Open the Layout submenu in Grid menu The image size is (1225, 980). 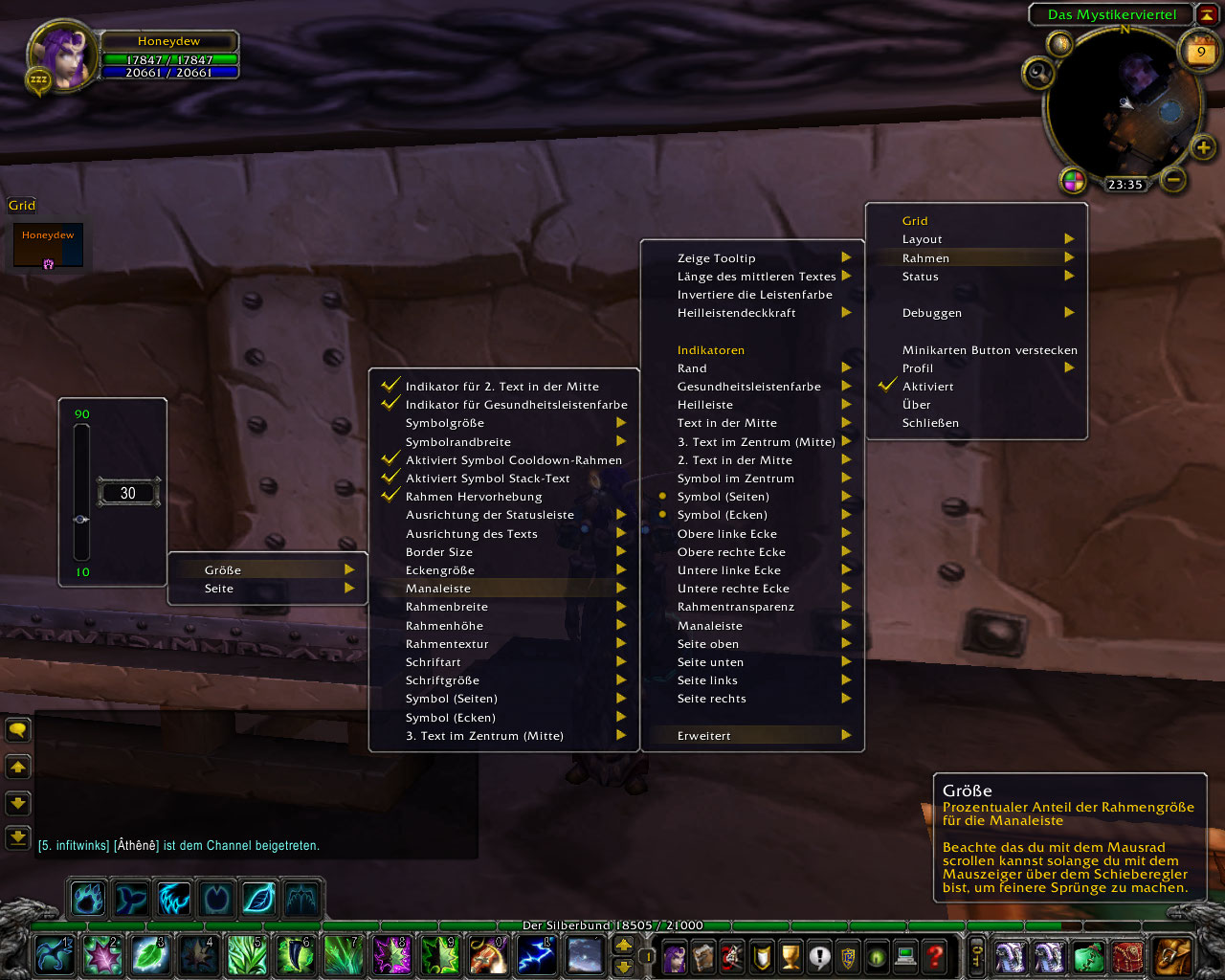pyautogui.click(x=923, y=239)
